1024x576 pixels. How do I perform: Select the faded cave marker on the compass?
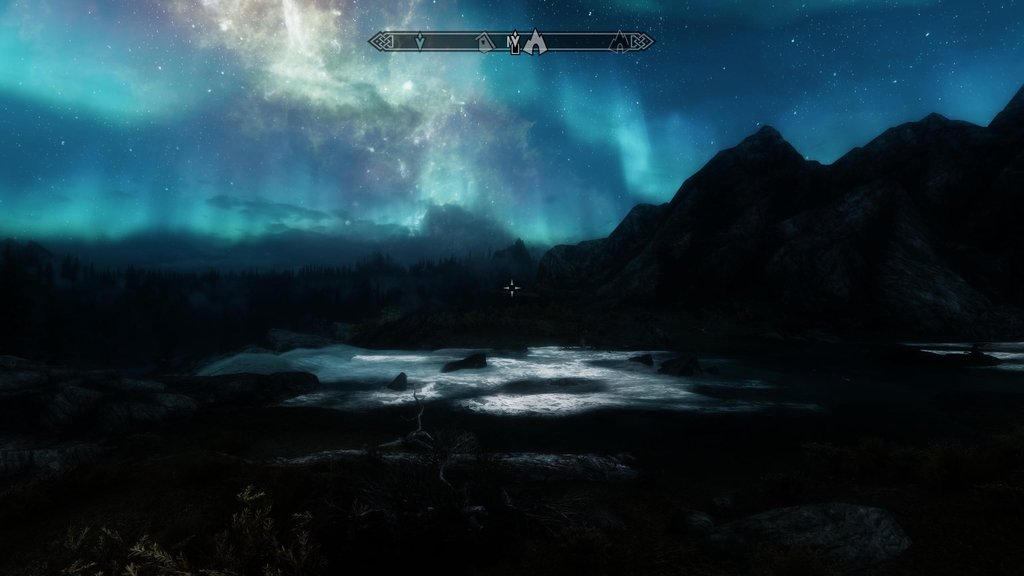point(620,41)
